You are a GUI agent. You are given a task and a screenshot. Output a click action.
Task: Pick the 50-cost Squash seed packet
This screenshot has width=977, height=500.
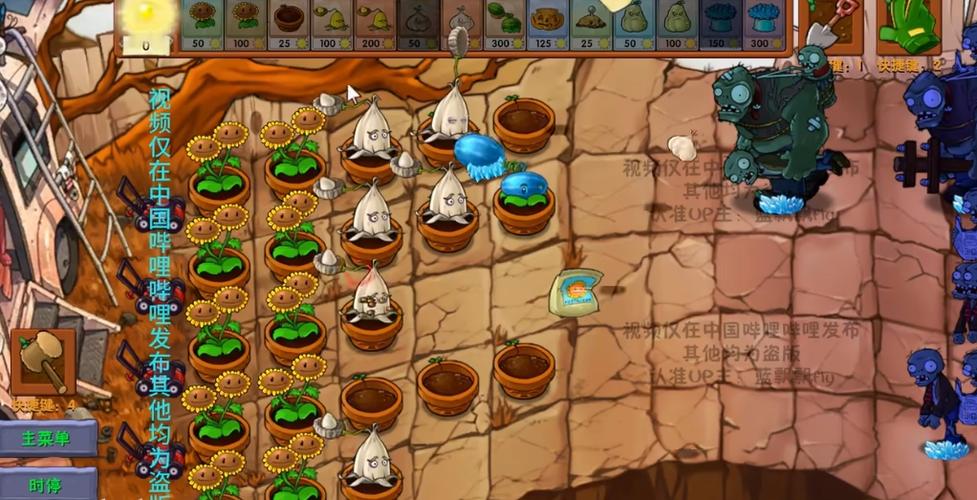[633, 25]
